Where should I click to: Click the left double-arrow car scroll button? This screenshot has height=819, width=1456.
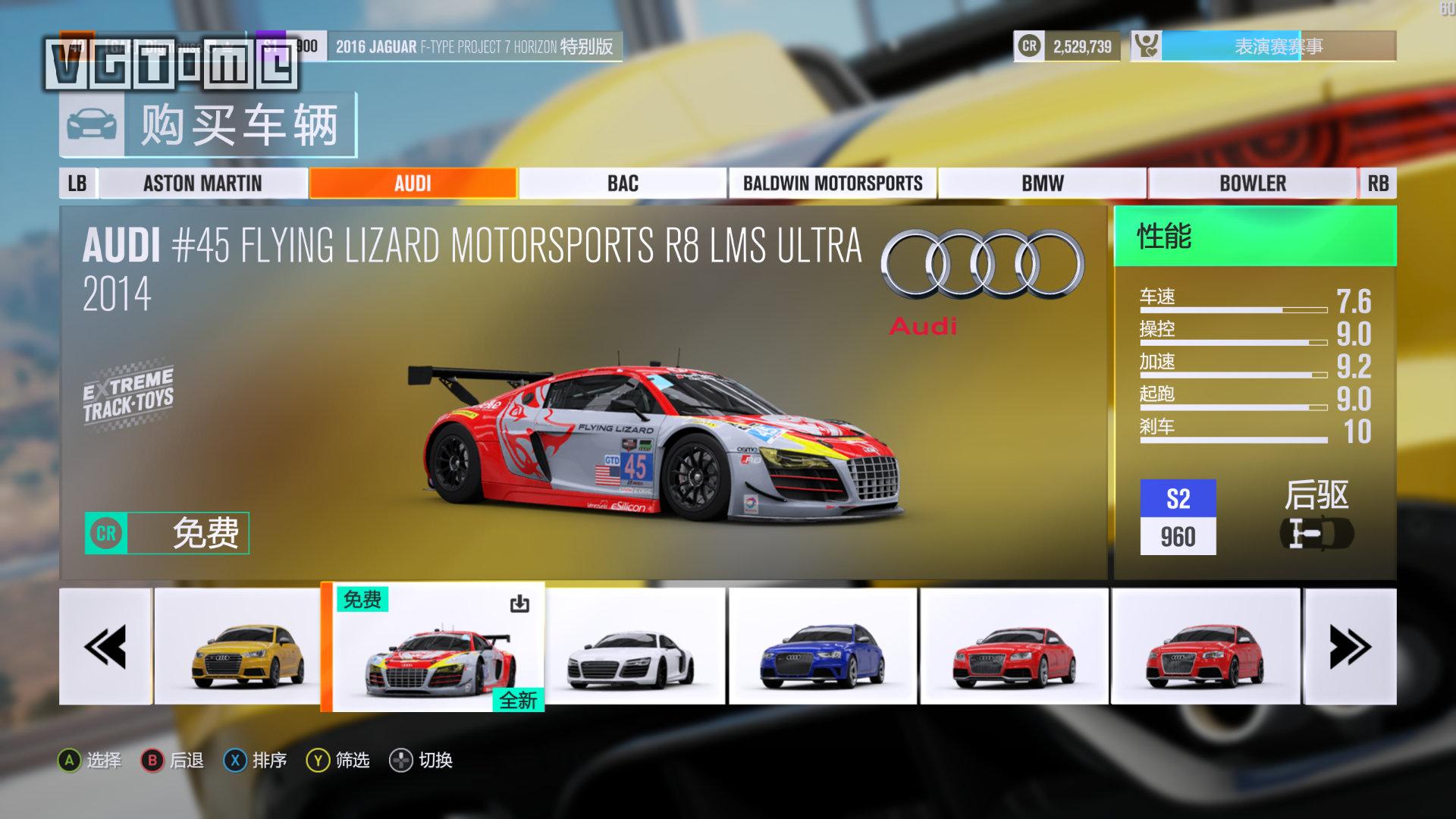105,646
